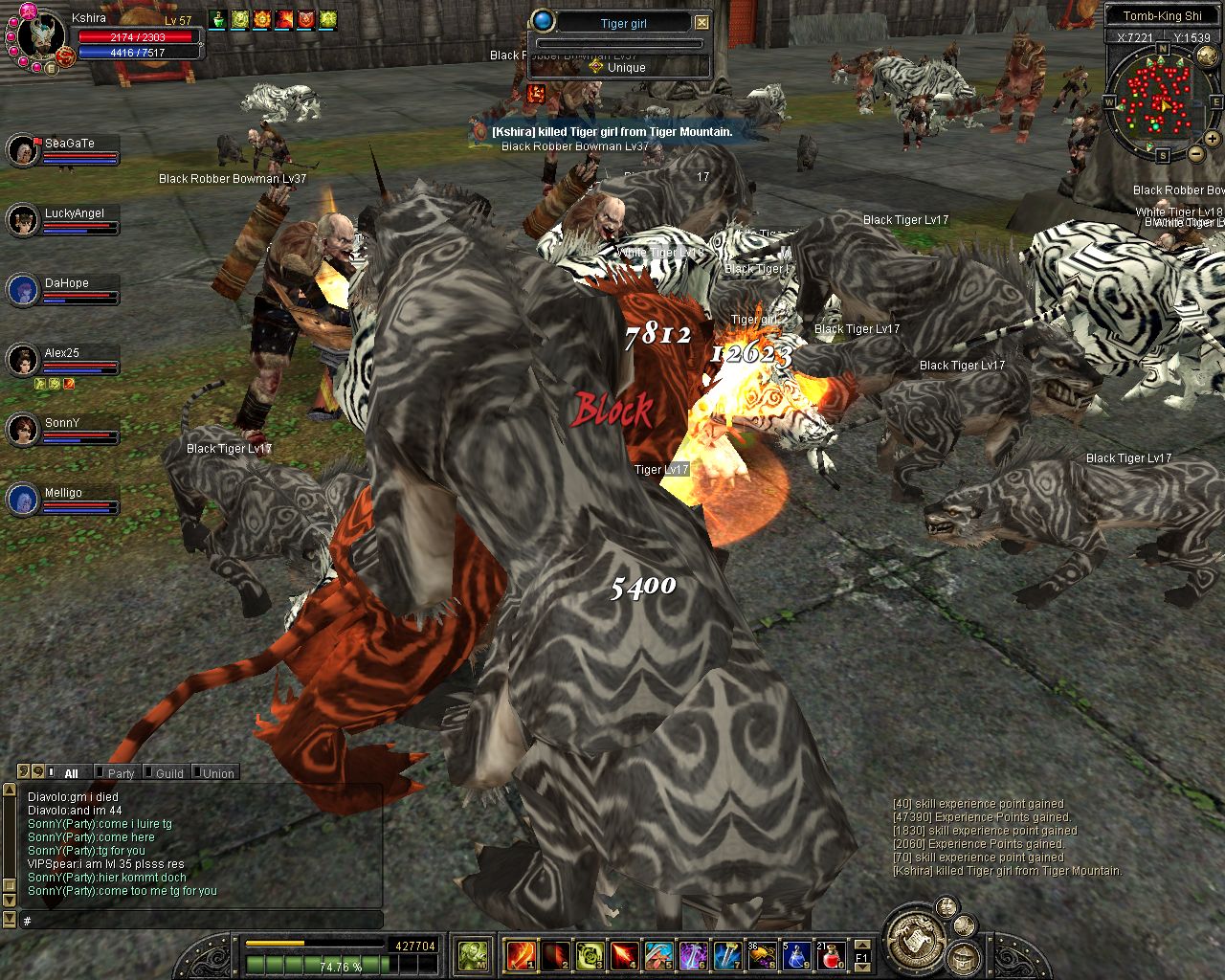Activate the green swirl skill in slot 3
This screenshot has height=980, width=1225.
point(590,954)
